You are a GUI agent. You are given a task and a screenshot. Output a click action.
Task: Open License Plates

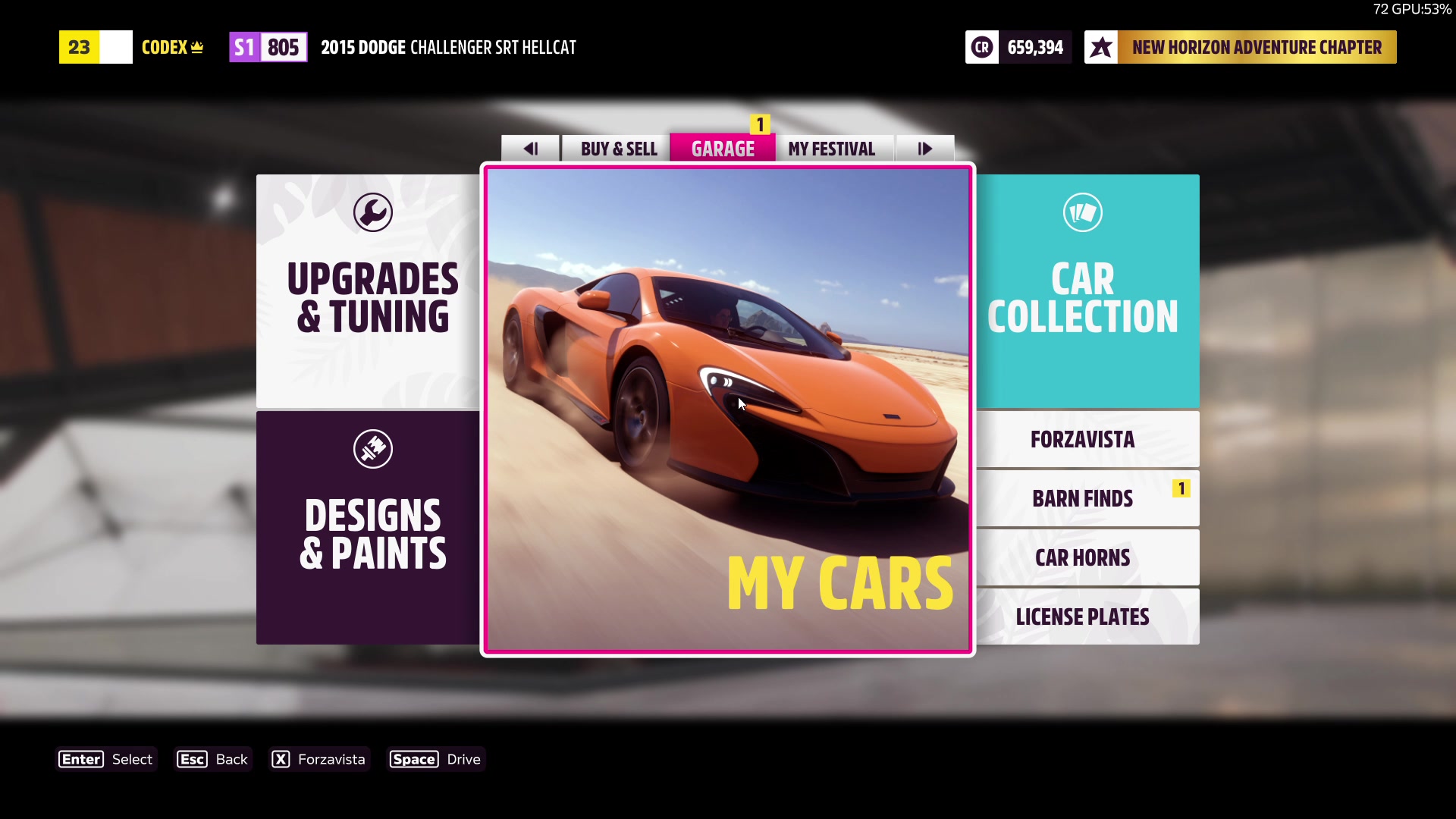tap(1087, 617)
